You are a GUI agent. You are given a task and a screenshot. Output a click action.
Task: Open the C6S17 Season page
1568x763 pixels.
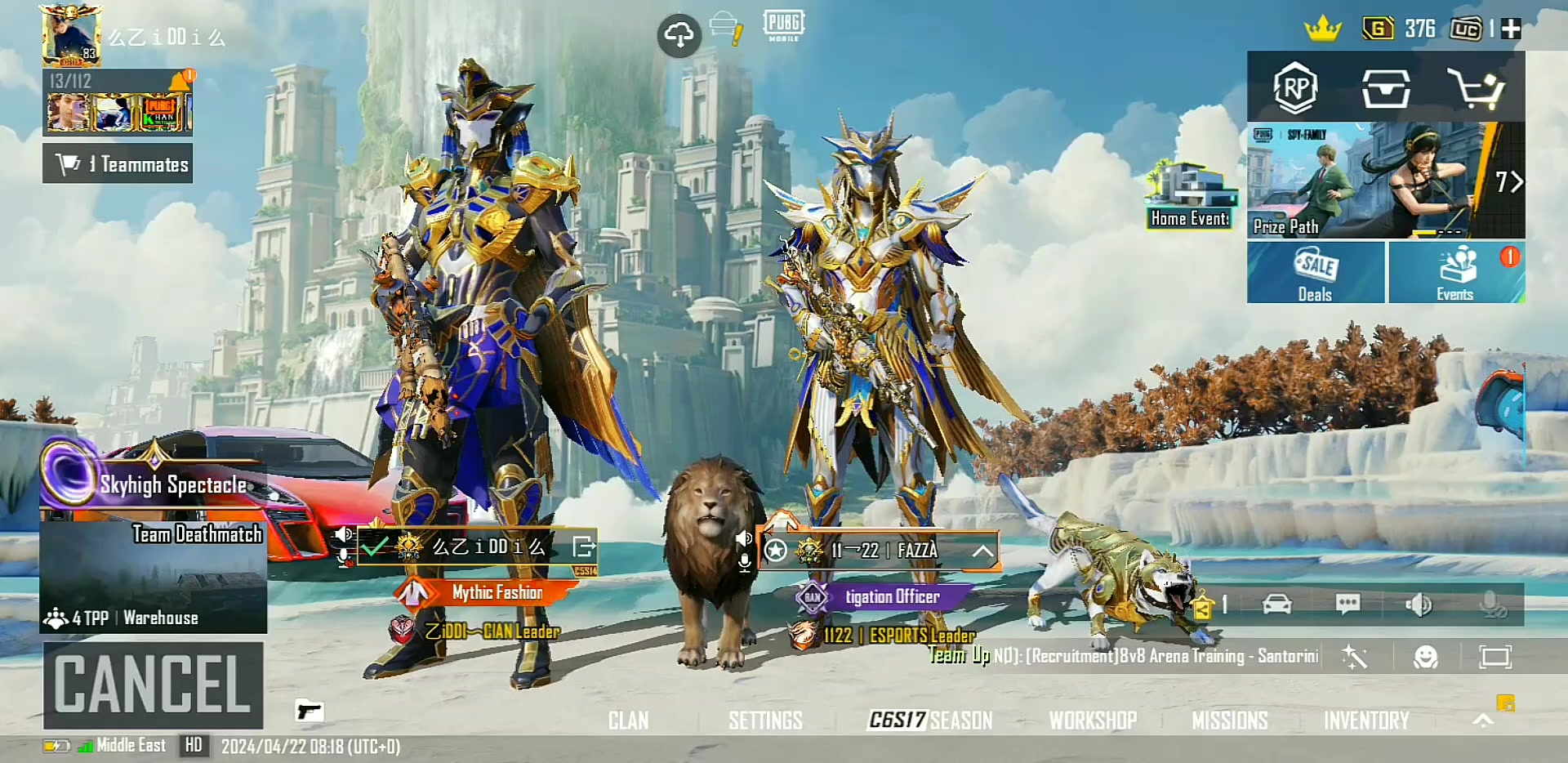coord(930,721)
